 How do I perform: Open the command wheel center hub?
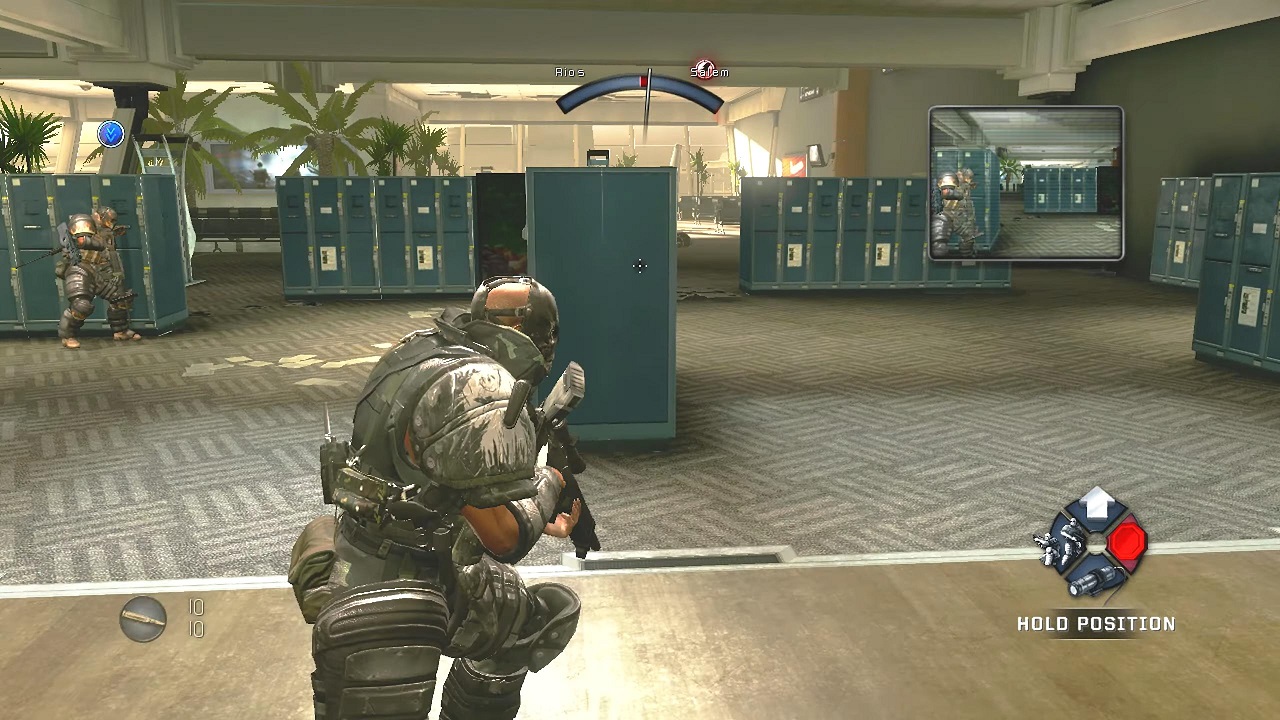point(1097,545)
